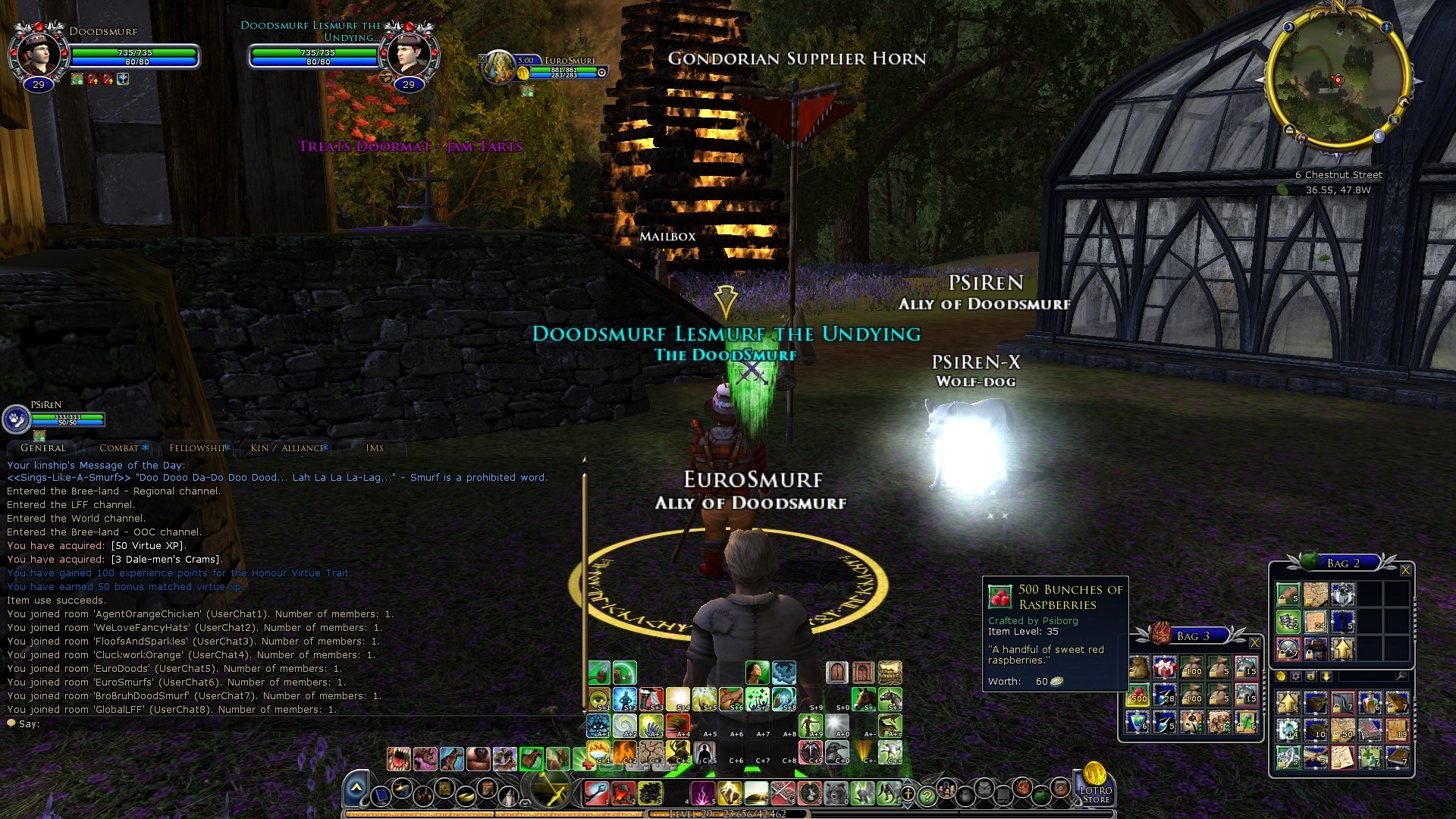This screenshot has width=1456, height=819.
Task: Activate the burning flame skill on C+2
Action: tap(625, 752)
